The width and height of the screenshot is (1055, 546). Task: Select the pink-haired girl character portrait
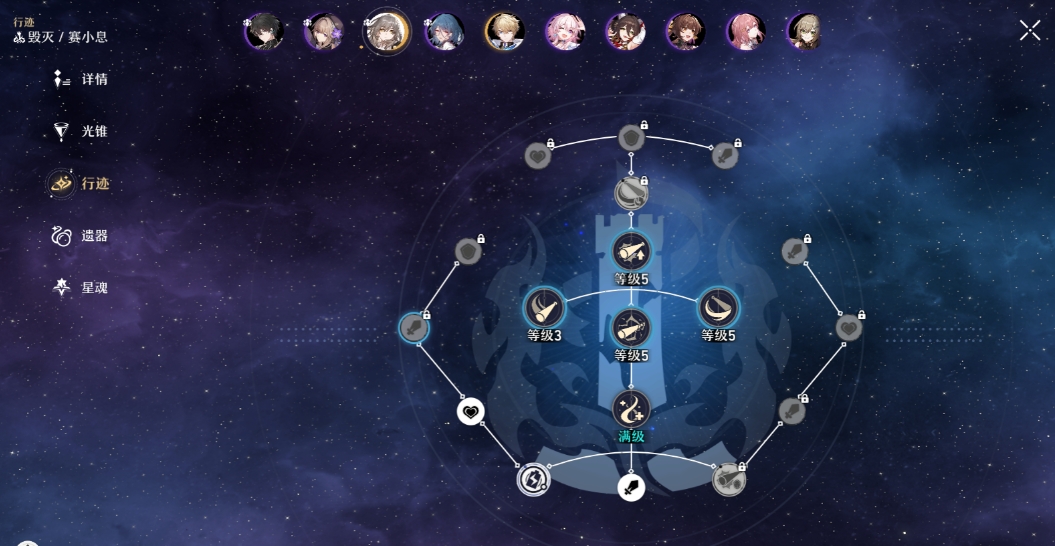565,32
